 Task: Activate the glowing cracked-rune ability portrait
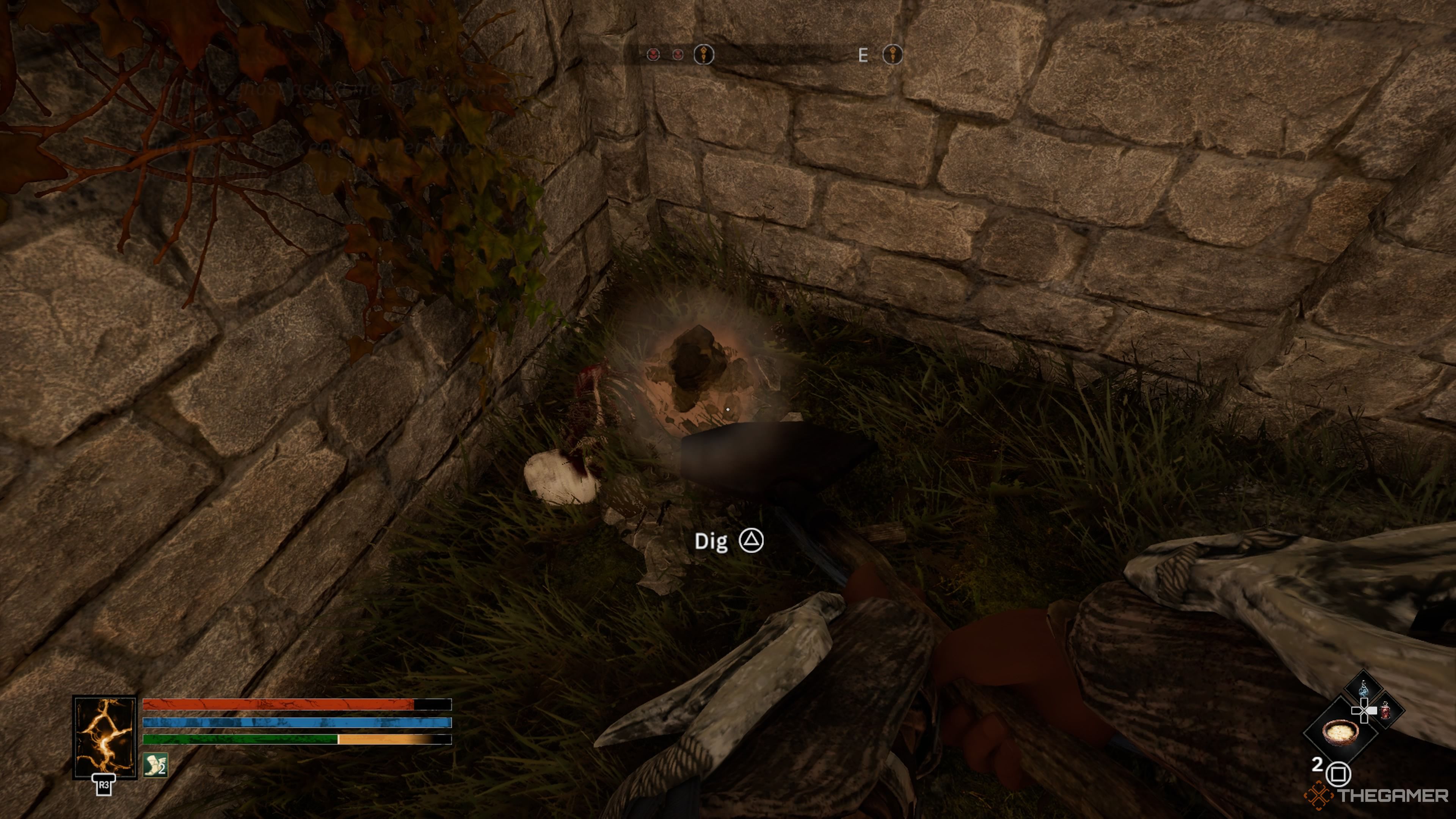[105, 736]
